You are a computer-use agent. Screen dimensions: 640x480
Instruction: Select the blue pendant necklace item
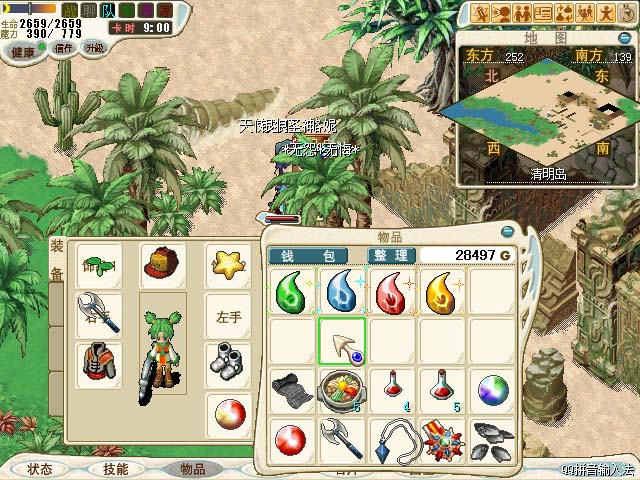393,438
